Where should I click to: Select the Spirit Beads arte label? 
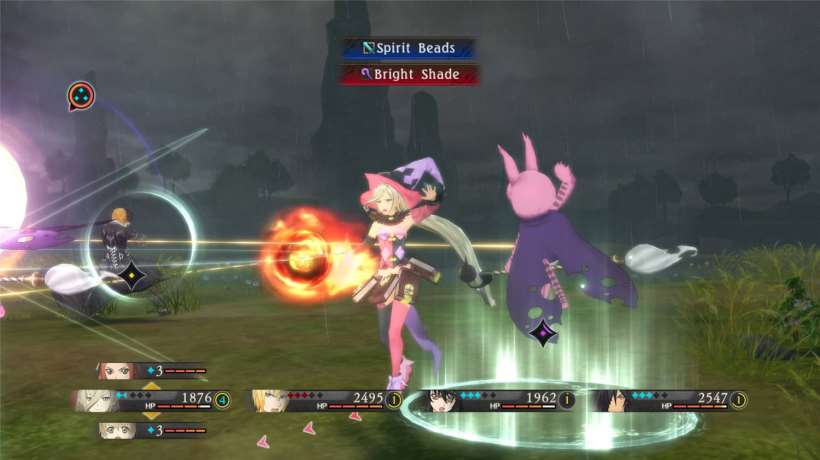point(408,48)
